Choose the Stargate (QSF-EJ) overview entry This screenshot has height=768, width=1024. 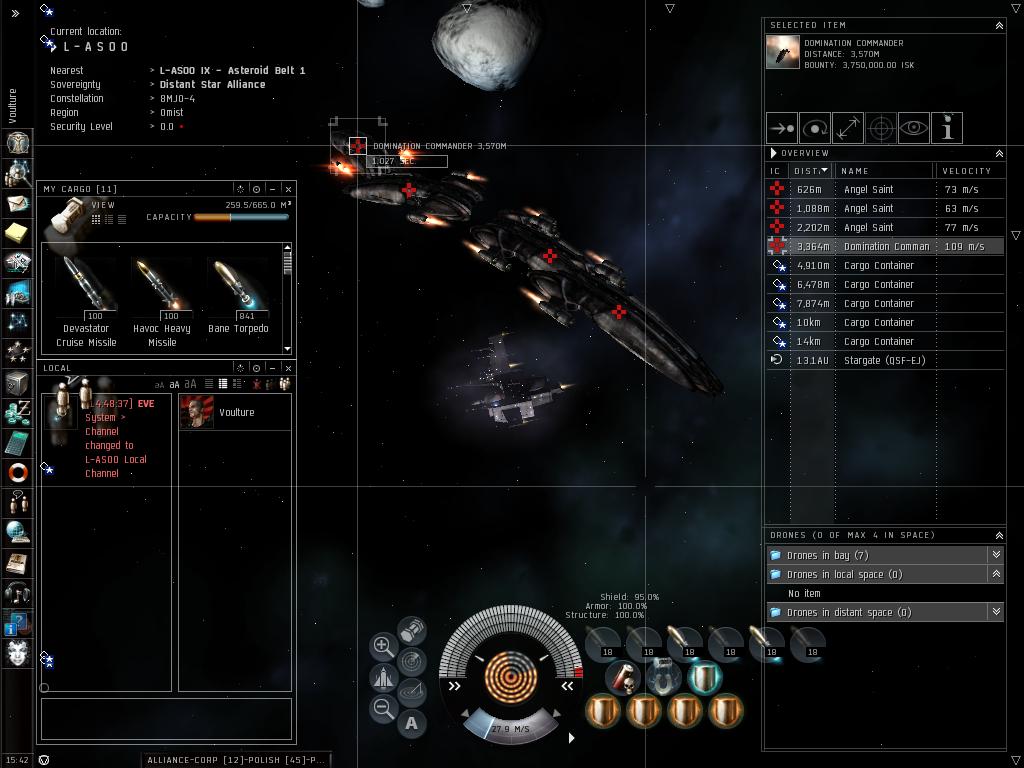click(884, 360)
